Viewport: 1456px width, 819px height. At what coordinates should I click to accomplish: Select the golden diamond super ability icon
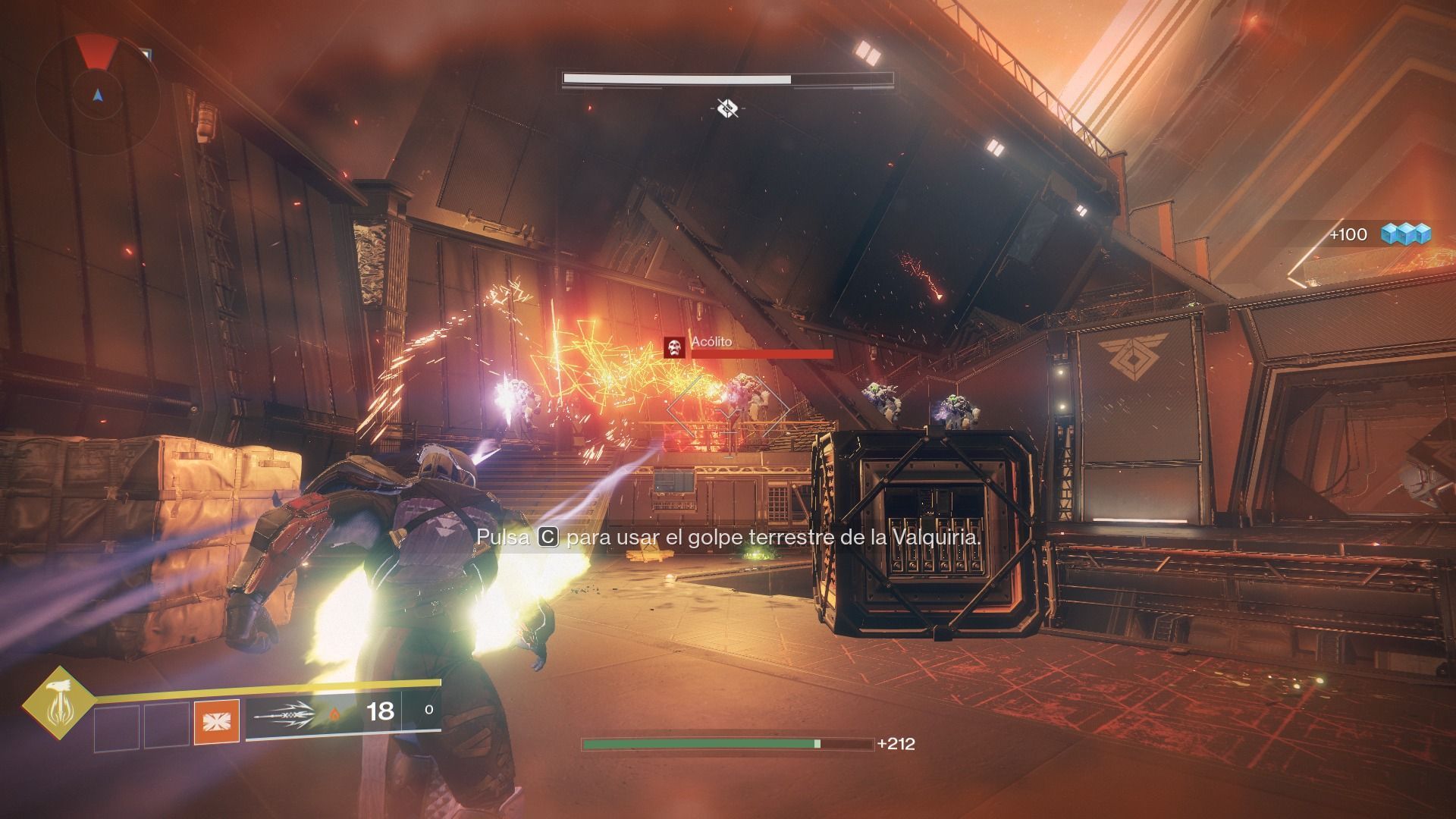(58, 704)
